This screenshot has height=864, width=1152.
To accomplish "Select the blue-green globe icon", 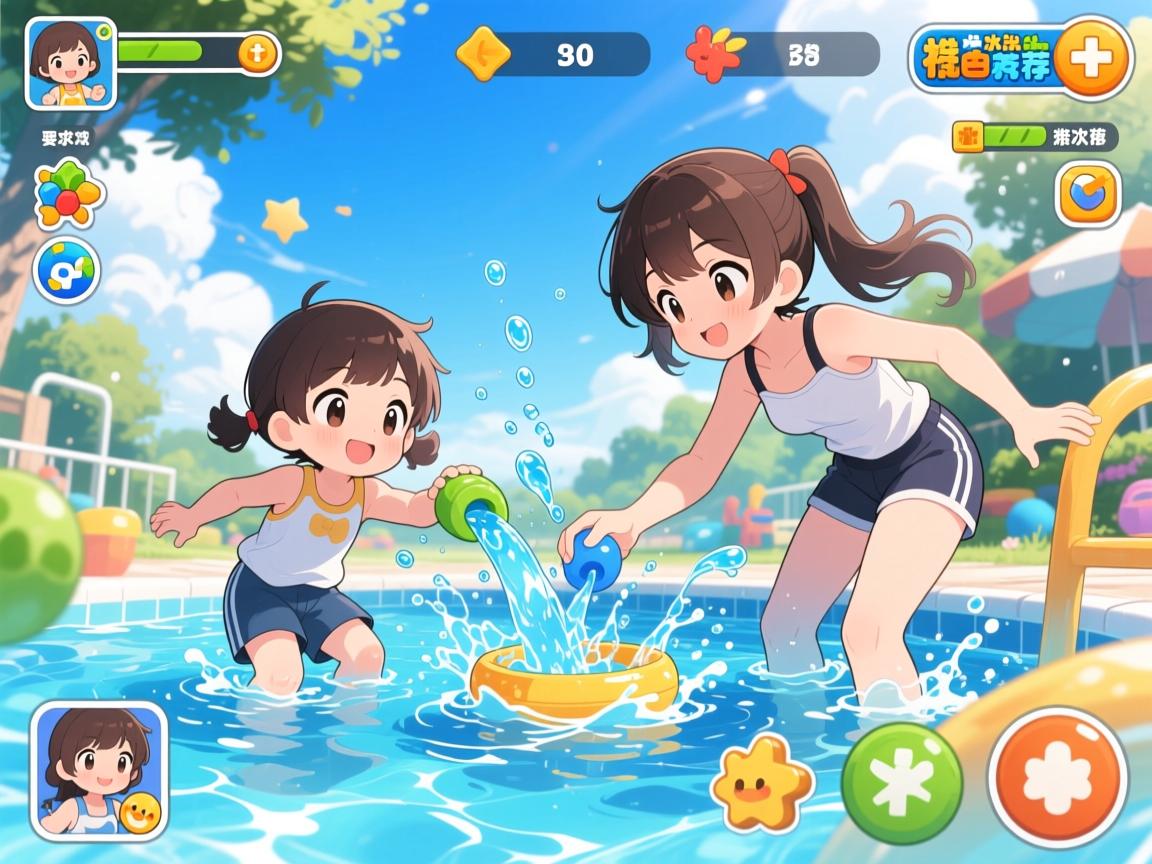I will [x=67, y=270].
